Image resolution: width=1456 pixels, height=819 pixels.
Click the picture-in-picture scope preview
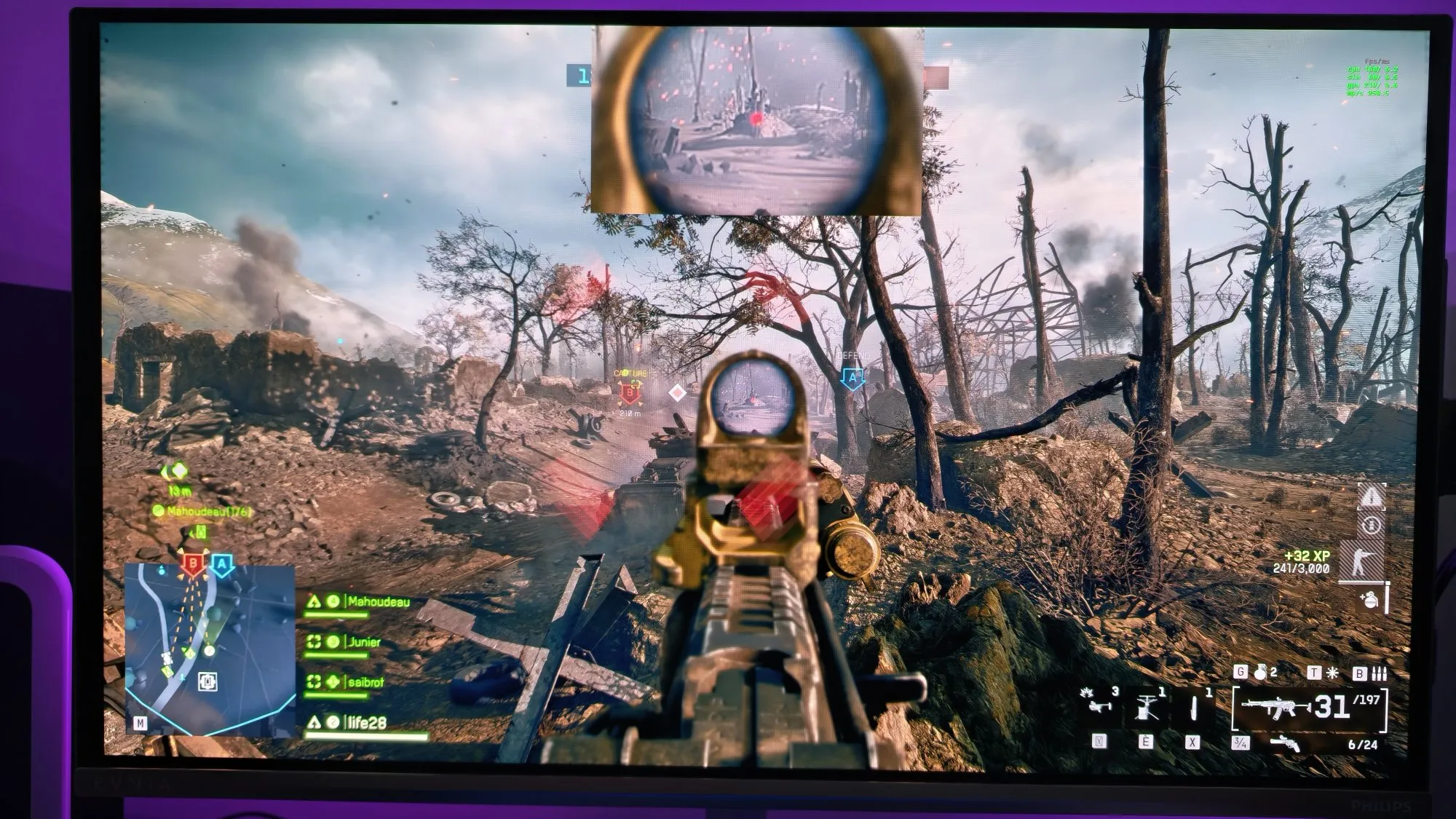coord(757,121)
